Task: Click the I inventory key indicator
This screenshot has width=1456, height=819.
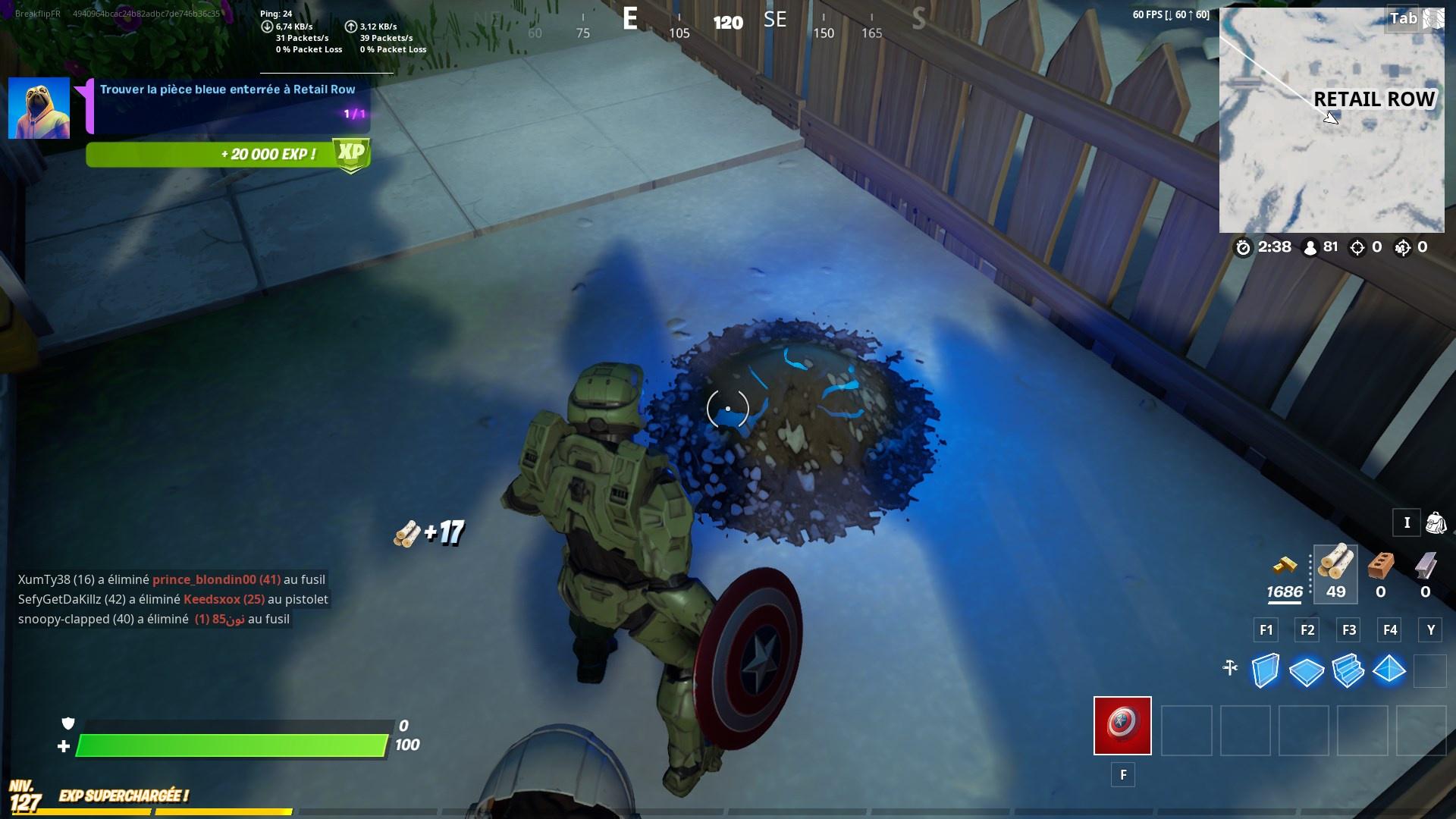Action: 1407,522
